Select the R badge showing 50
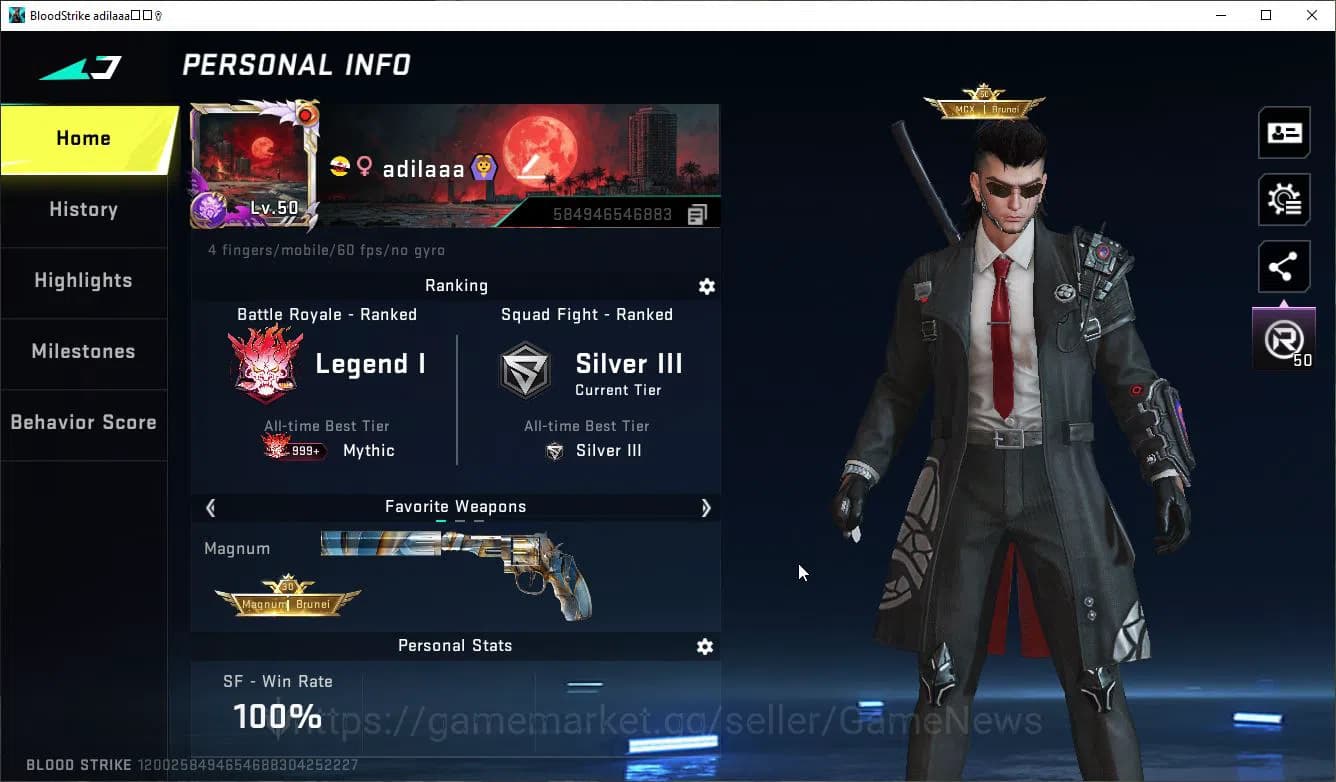 click(1283, 336)
